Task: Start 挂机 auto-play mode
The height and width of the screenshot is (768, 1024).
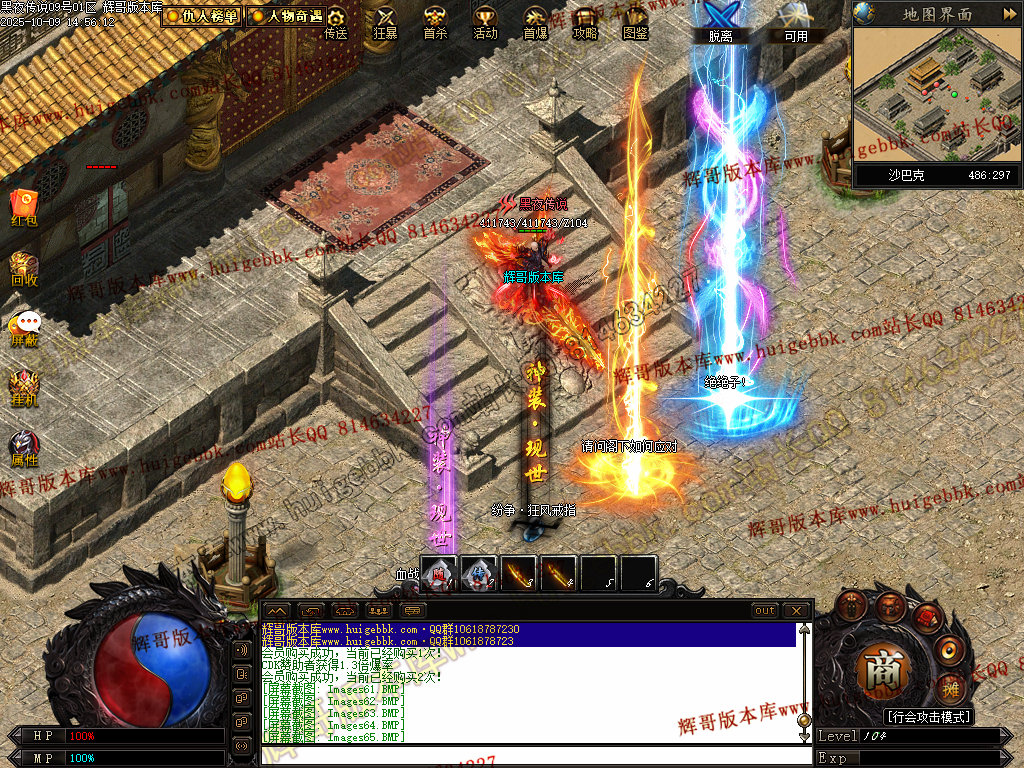Action: [x=24, y=388]
